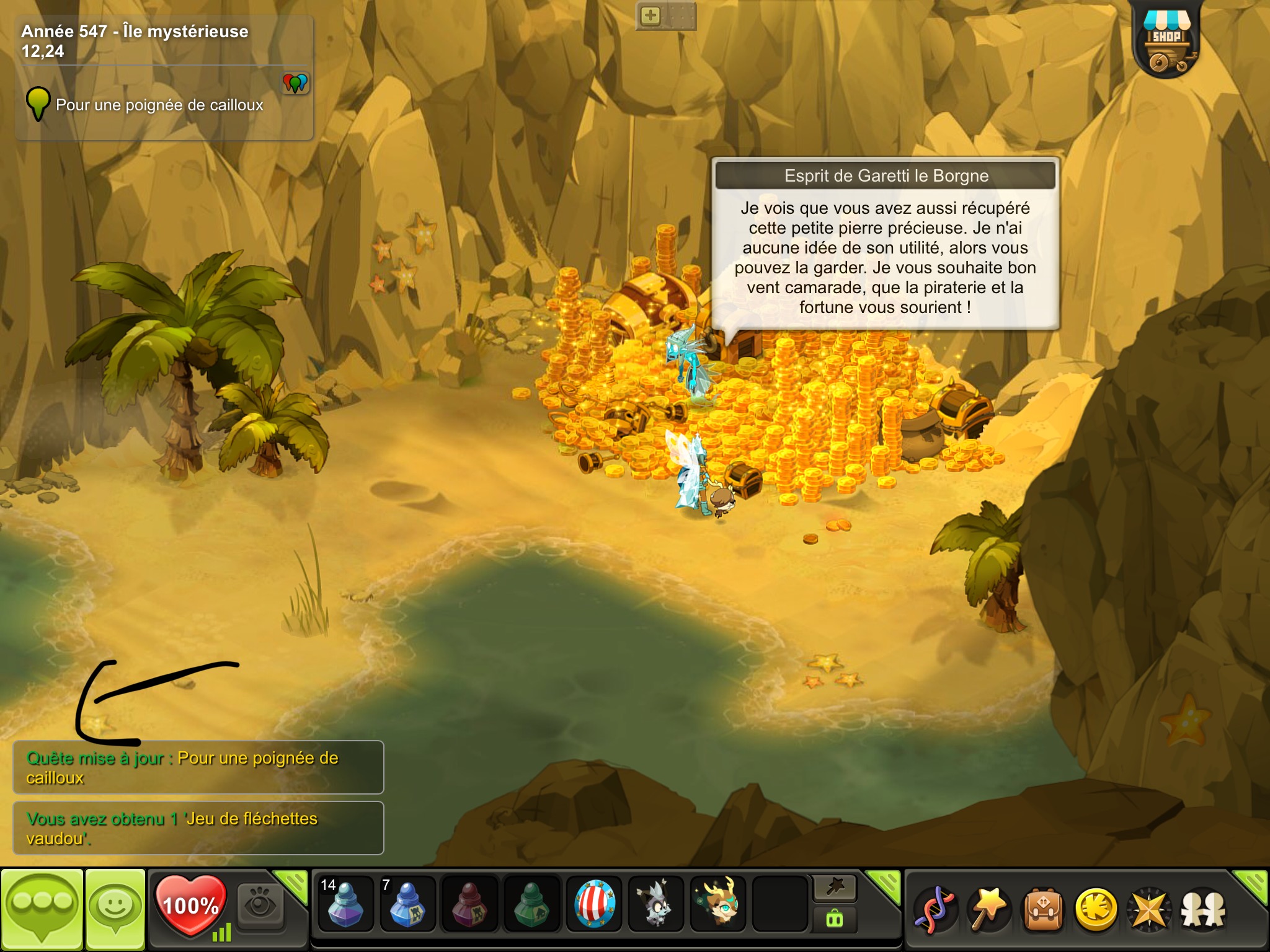The height and width of the screenshot is (952, 1270).
Task: Open the backpack inventory
Action: 1043,910
